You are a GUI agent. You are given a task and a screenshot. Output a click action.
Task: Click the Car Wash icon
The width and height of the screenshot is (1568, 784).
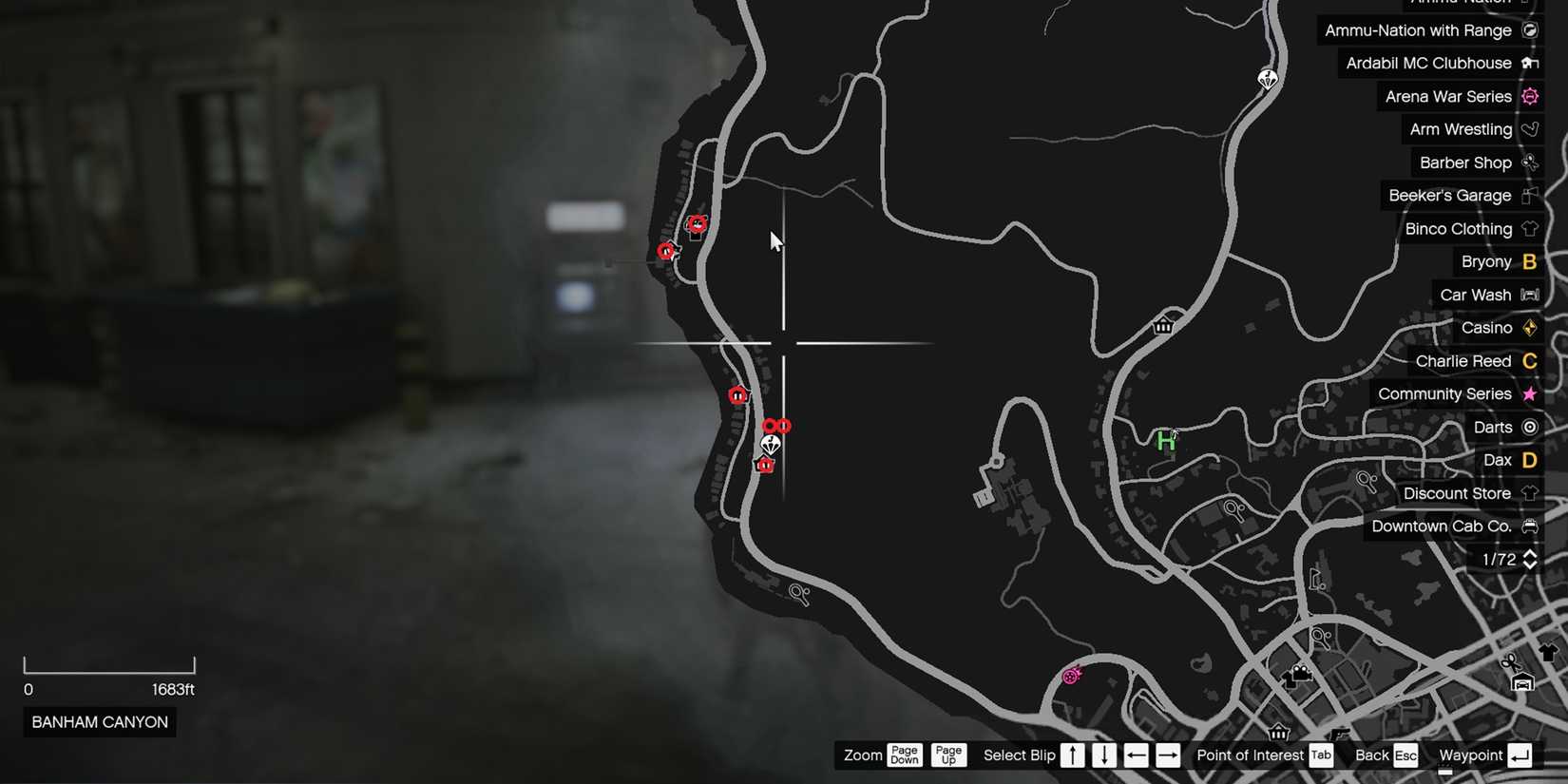pyautogui.click(x=1530, y=295)
